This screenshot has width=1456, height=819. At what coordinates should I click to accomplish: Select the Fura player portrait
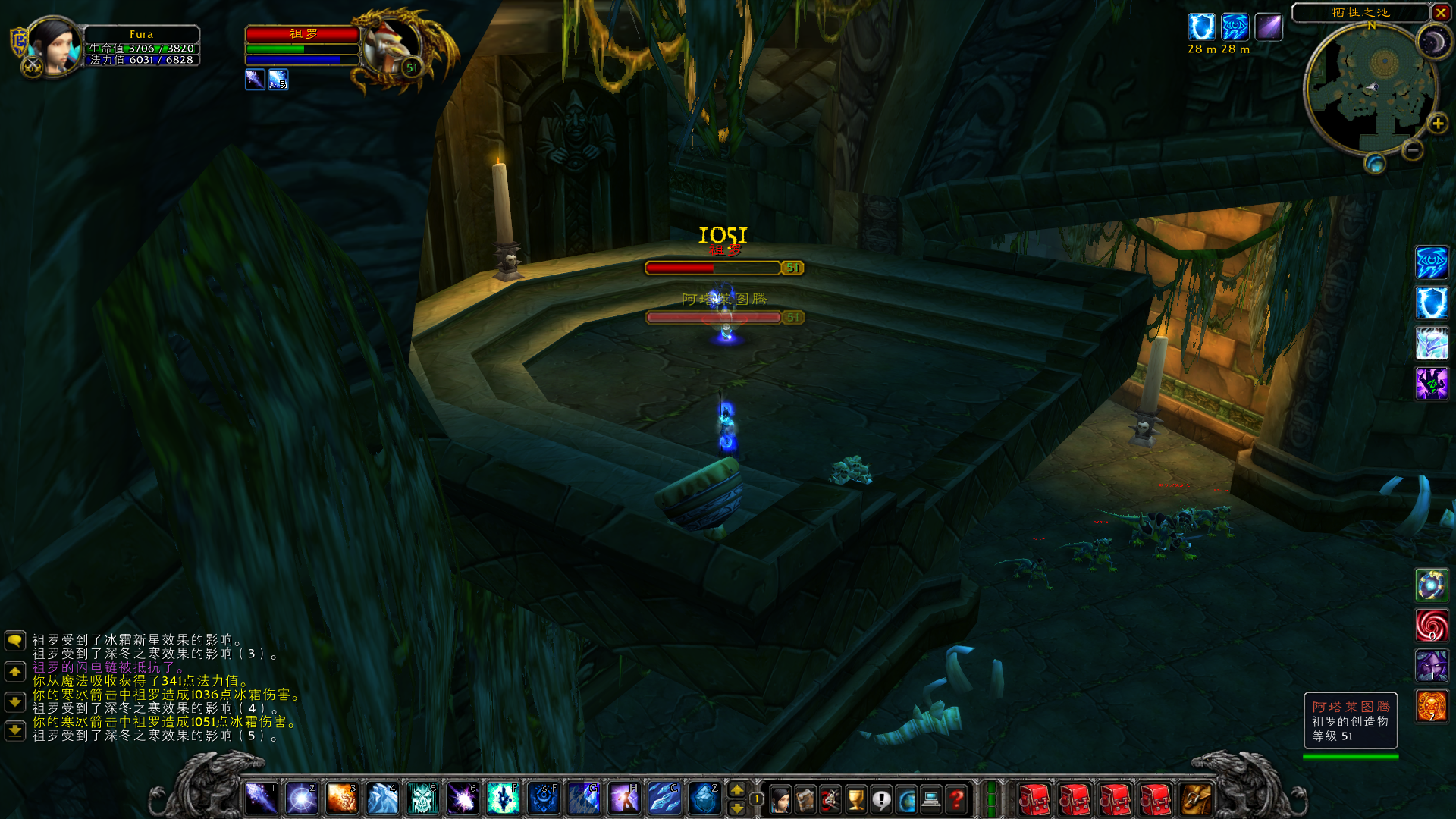53,45
